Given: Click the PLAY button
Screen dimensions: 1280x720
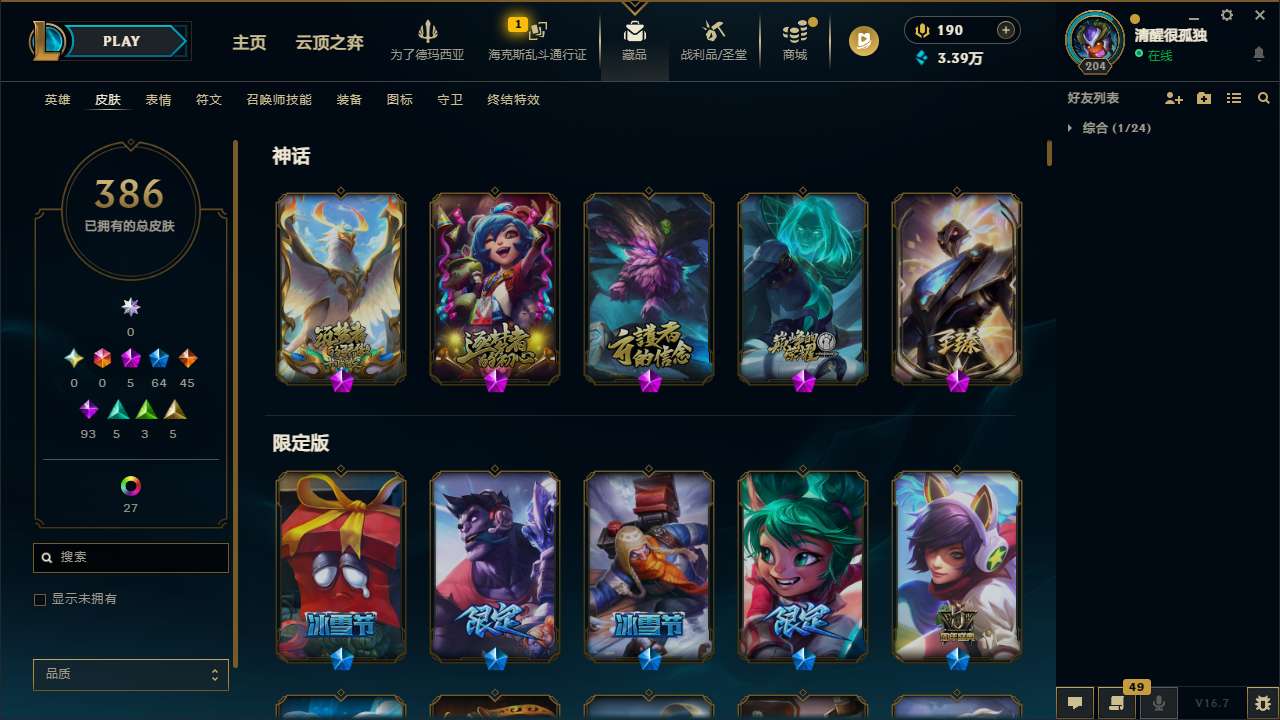Looking at the screenshot, I should coord(121,41).
